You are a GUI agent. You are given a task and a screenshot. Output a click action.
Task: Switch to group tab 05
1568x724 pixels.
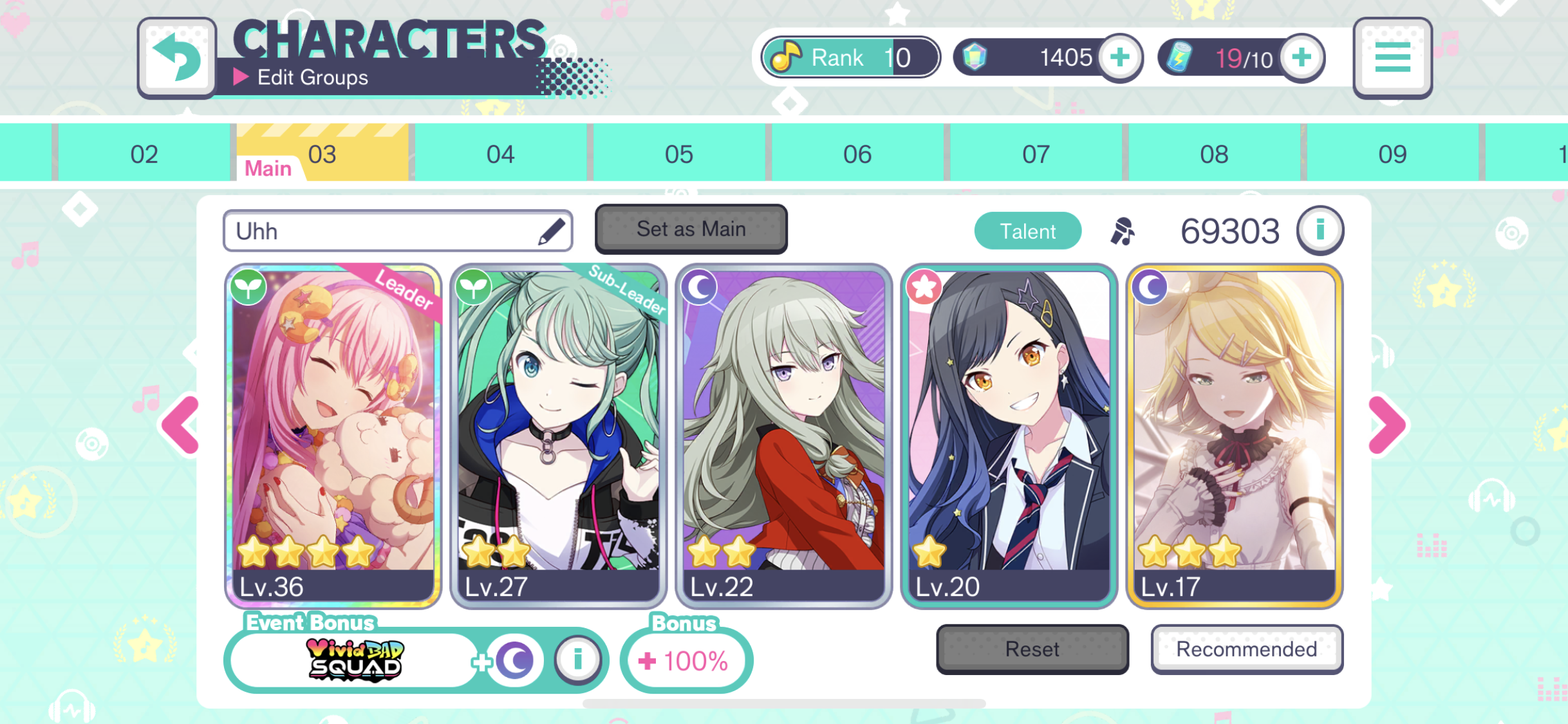click(x=680, y=153)
